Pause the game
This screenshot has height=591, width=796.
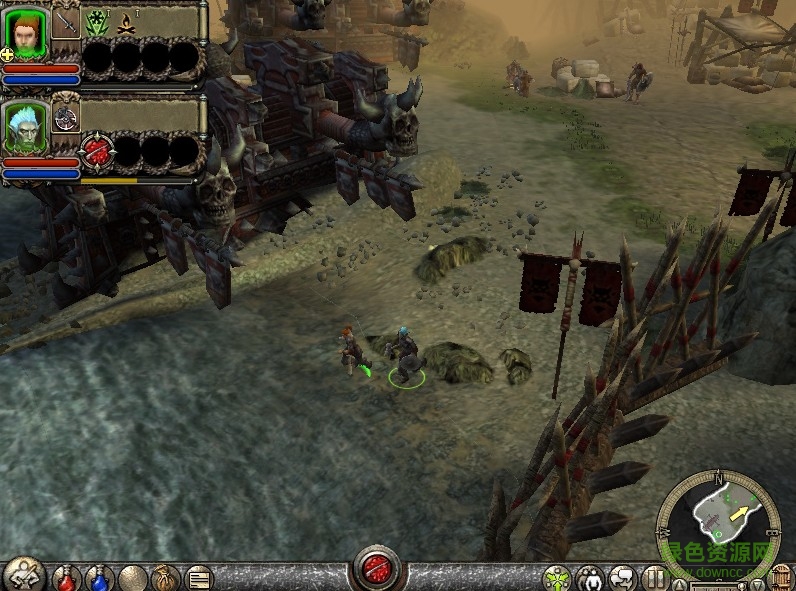[655, 579]
